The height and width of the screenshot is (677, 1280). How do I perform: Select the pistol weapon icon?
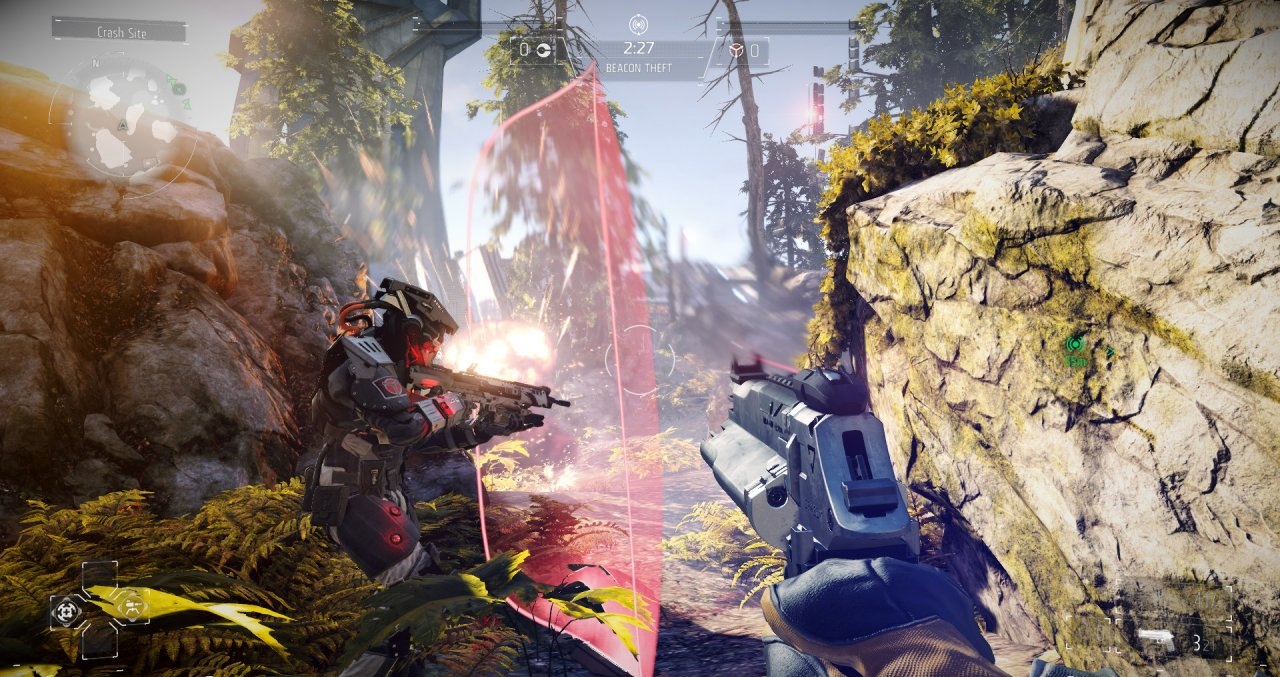click(x=1156, y=637)
